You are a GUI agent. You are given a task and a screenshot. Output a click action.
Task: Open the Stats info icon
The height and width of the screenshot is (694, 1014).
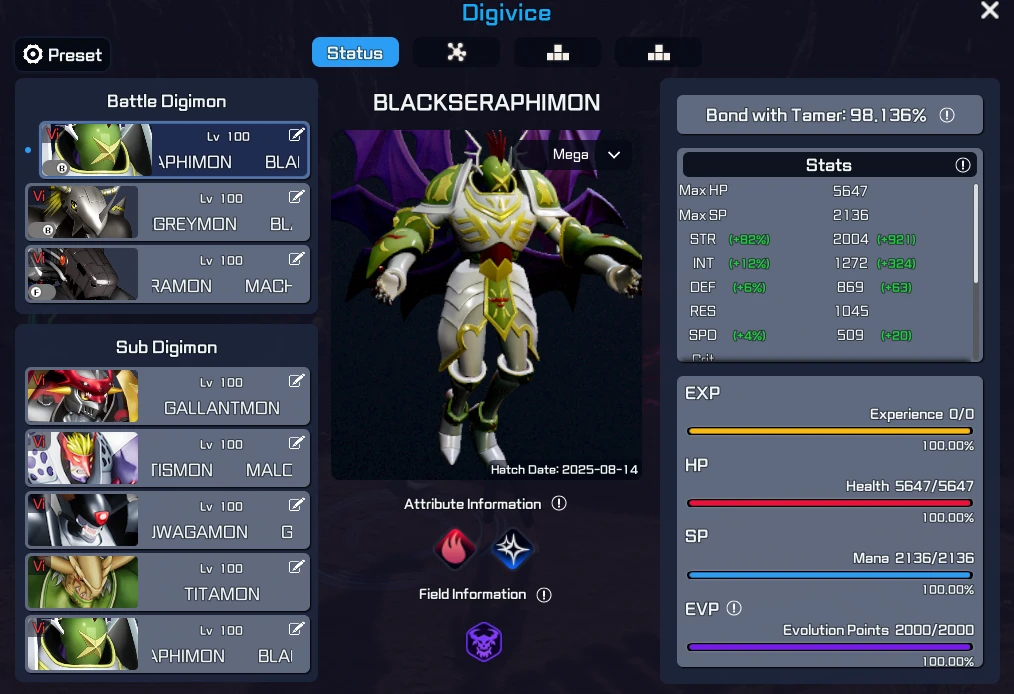point(963,165)
